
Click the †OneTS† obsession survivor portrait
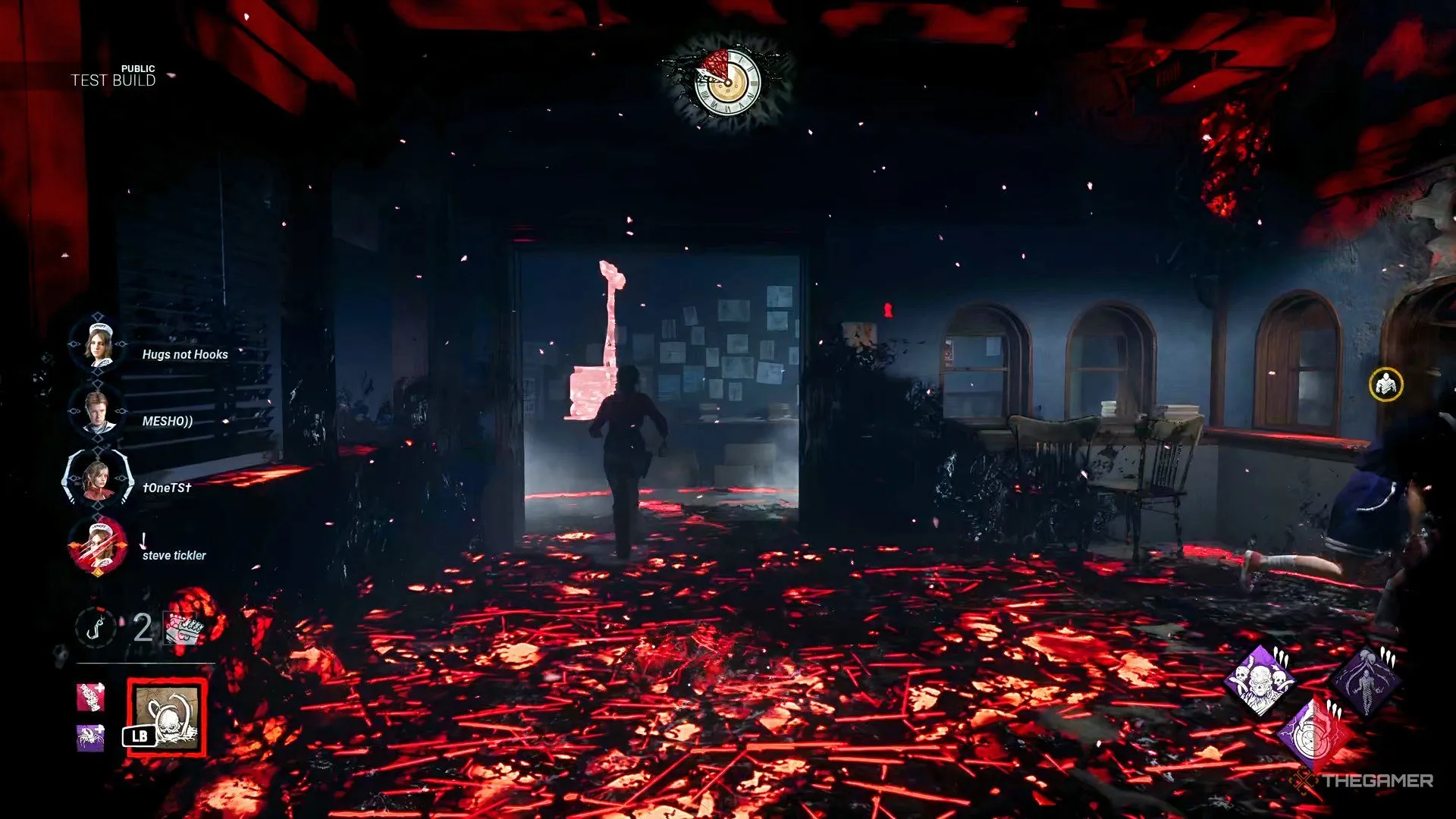[x=98, y=479]
